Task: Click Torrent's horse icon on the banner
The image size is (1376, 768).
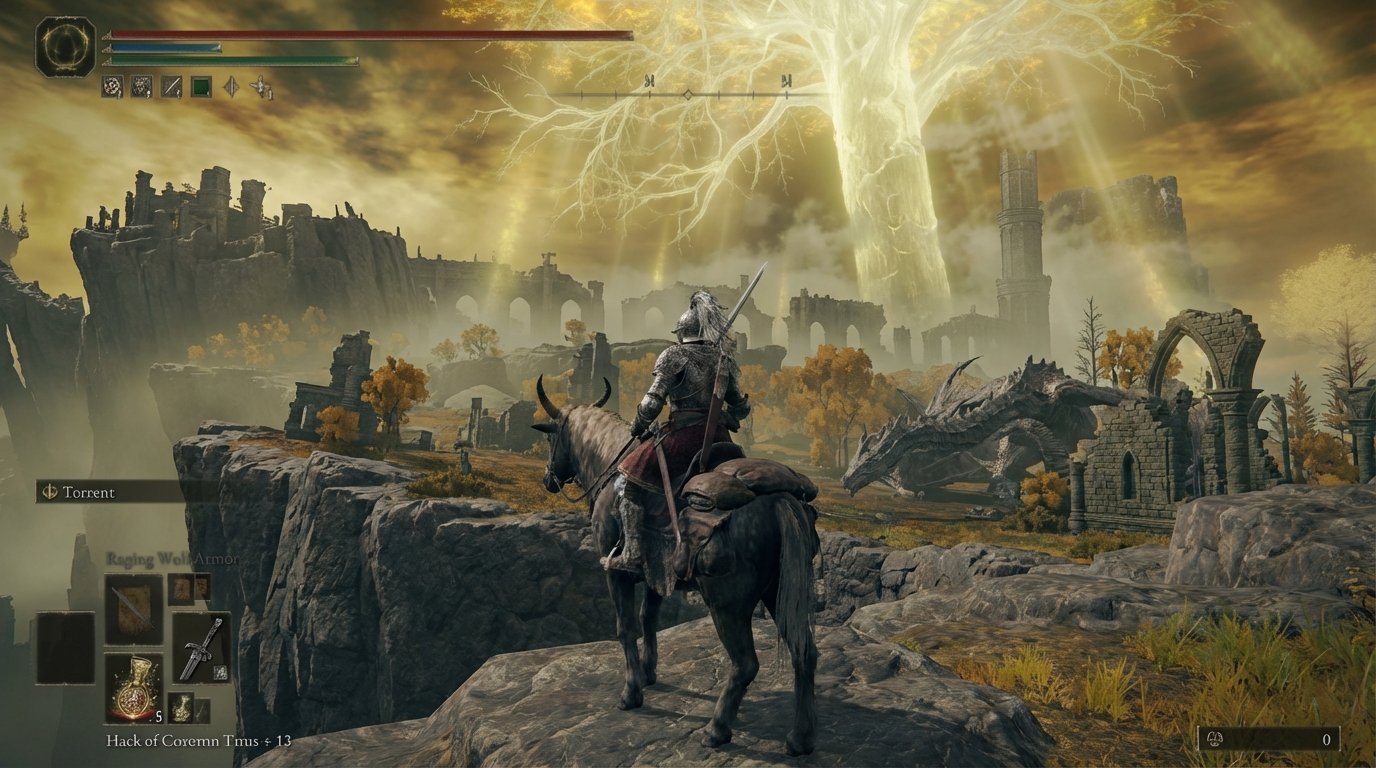Action: pyautogui.click(x=50, y=491)
